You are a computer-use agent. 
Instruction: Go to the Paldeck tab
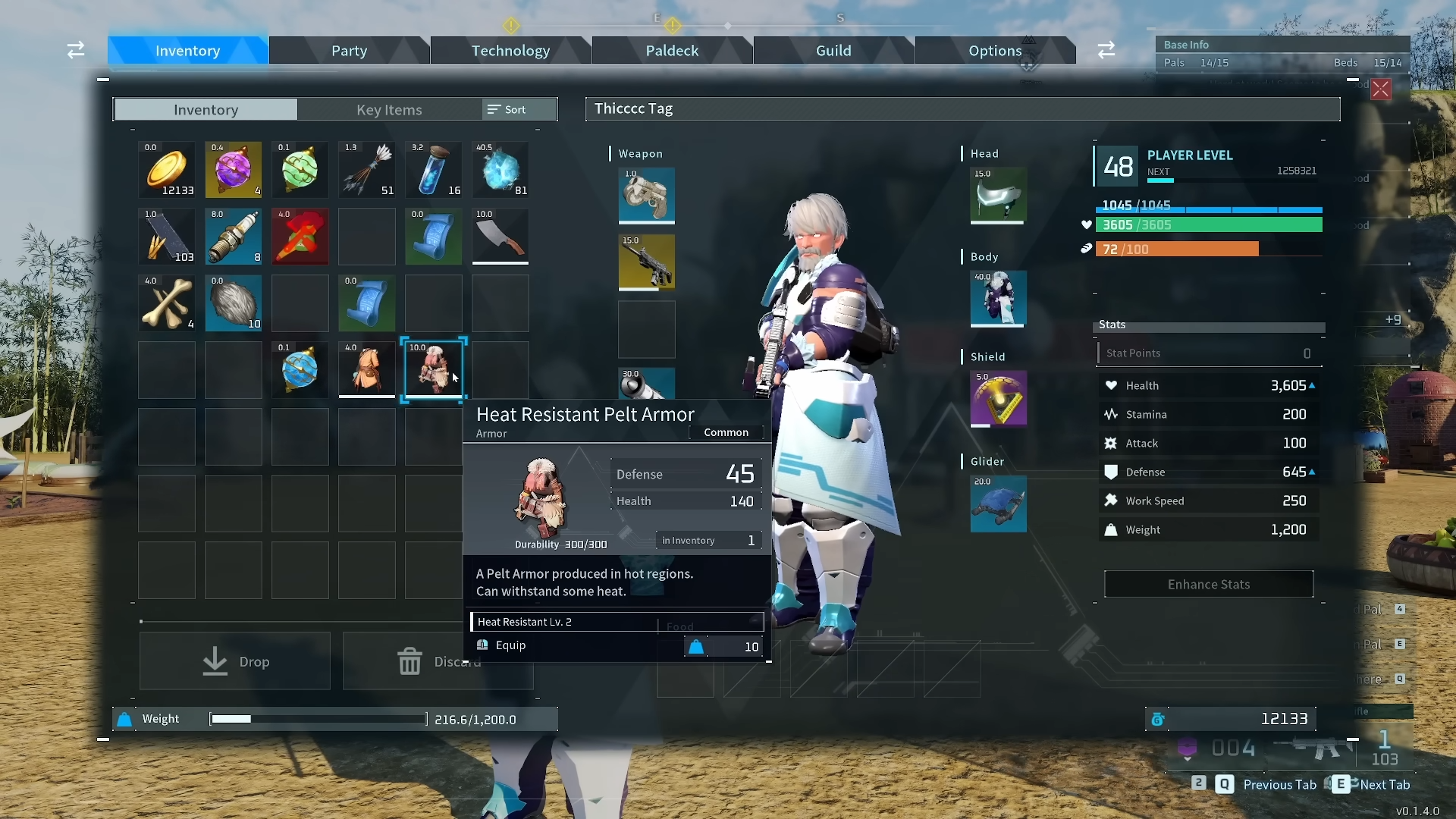pyautogui.click(x=672, y=51)
